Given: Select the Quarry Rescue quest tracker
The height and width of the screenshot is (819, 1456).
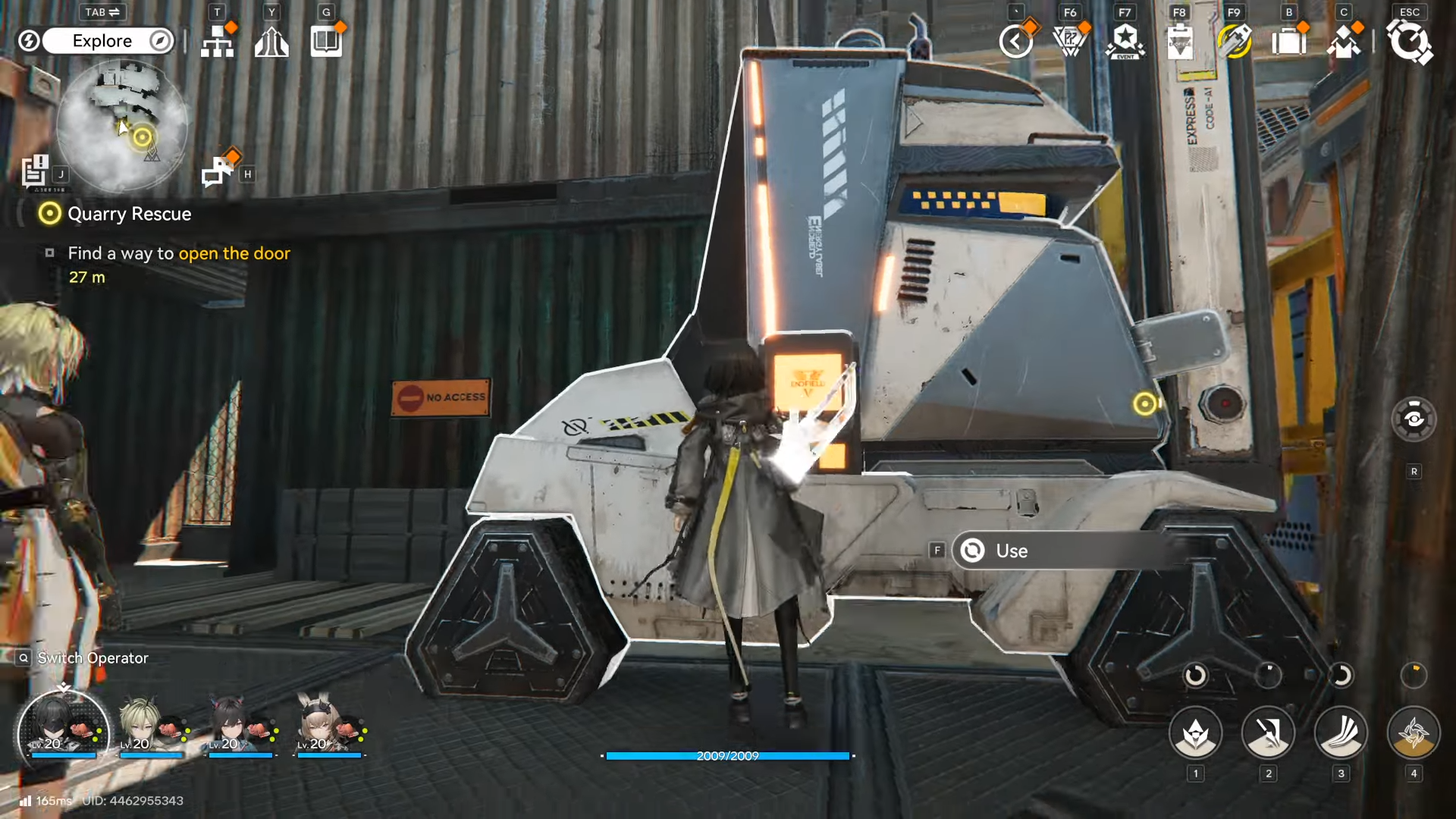Looking at the screenshot, I should [129, 214].
